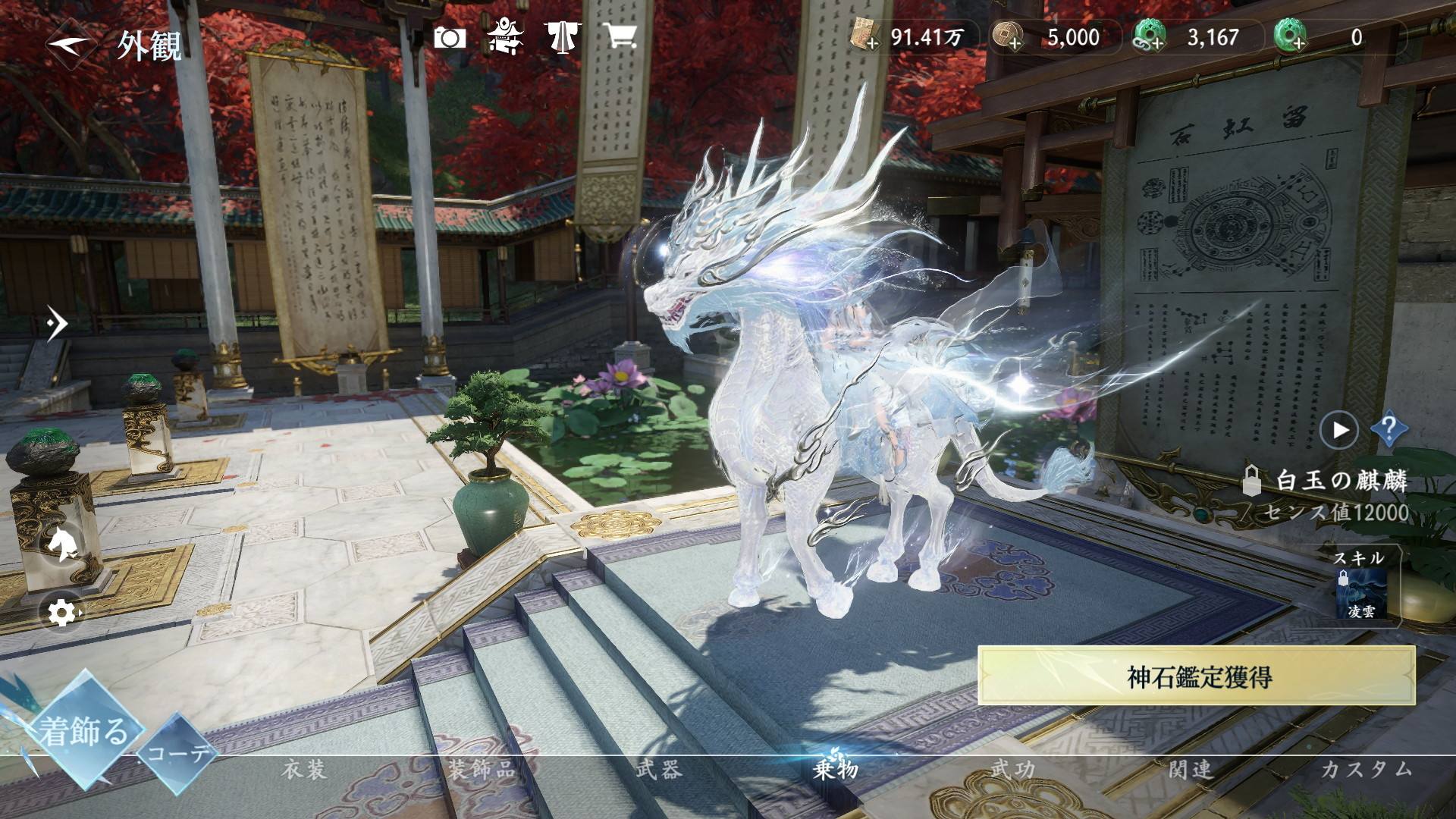Open the gear settings icon

coord(62,612)
